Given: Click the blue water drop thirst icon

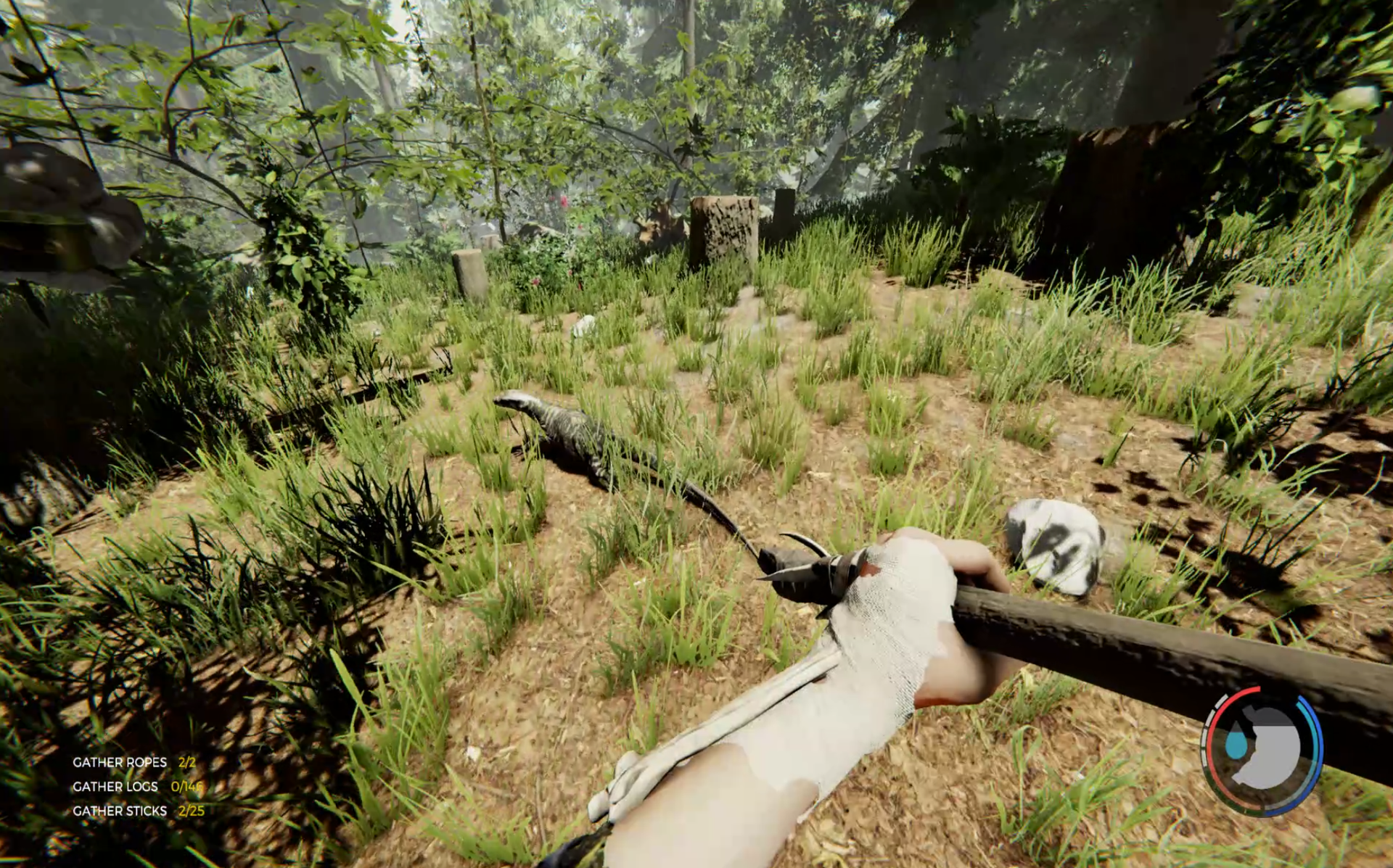Looking at the screenshot, I should pos(1235,745).
